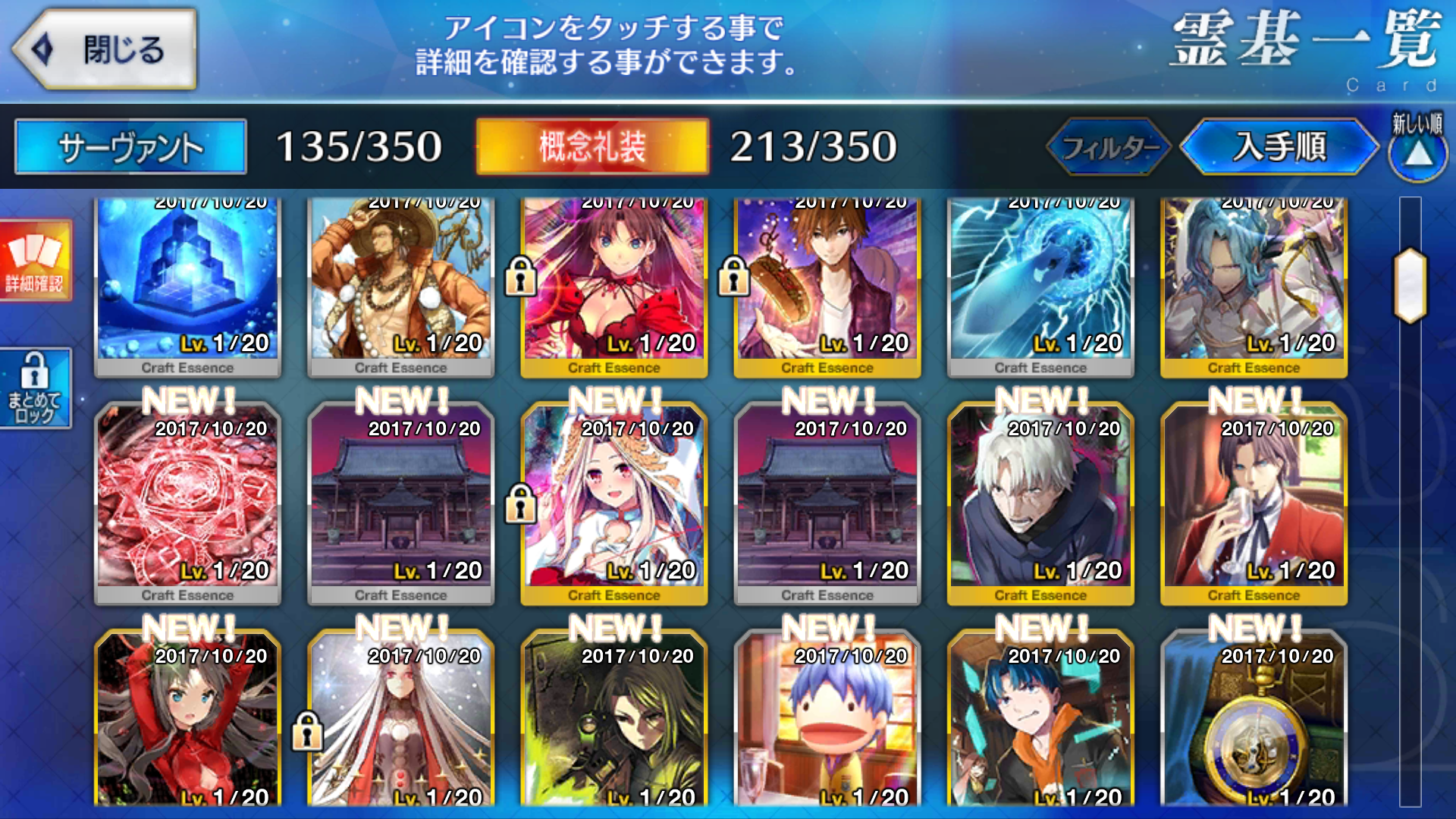Open the フィルター filter options
This screenshot has height=819, width=1456.
pyautogui.click(x=1109, y=146)
